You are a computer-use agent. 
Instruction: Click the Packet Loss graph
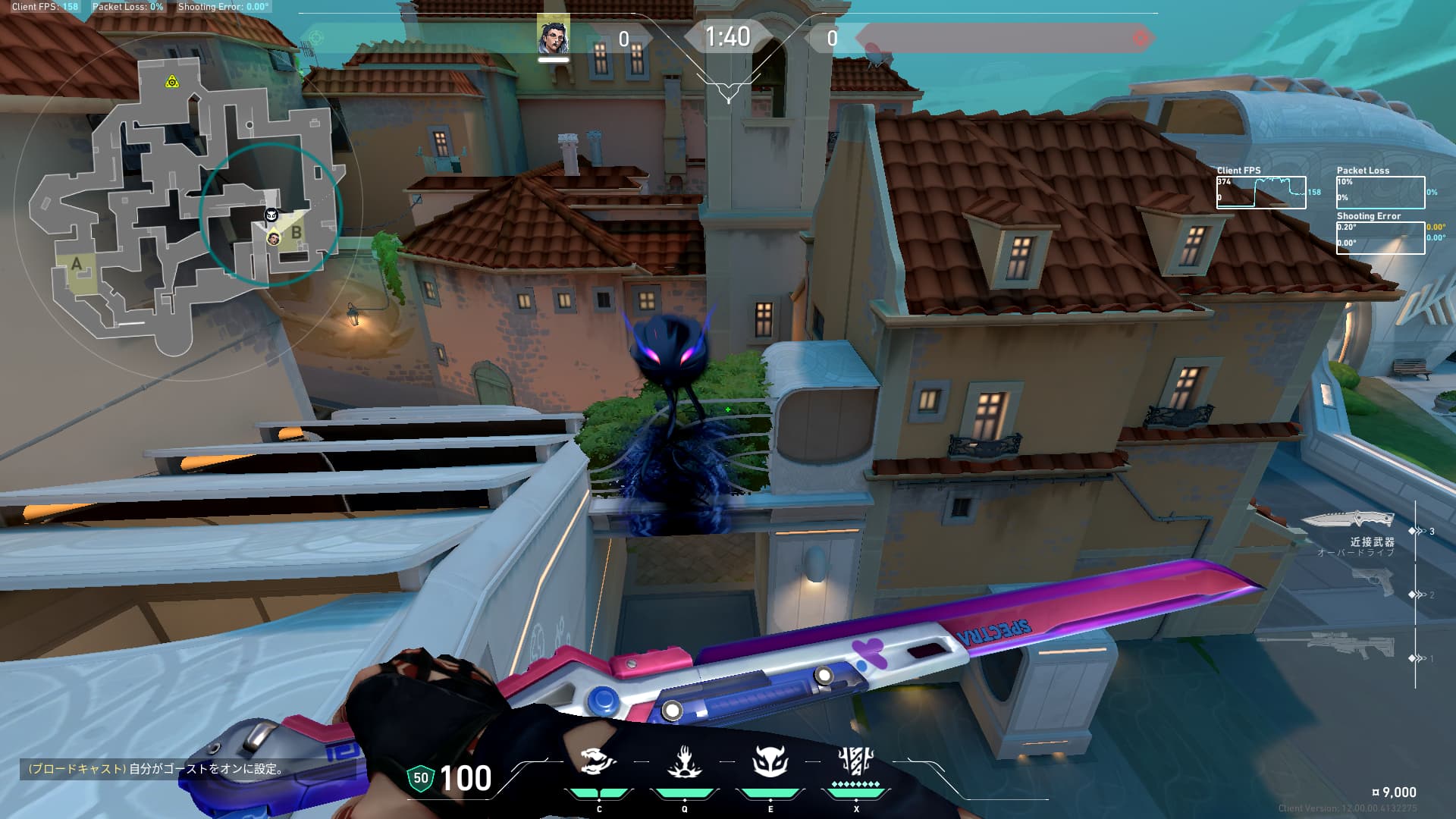pos(1380,192)
